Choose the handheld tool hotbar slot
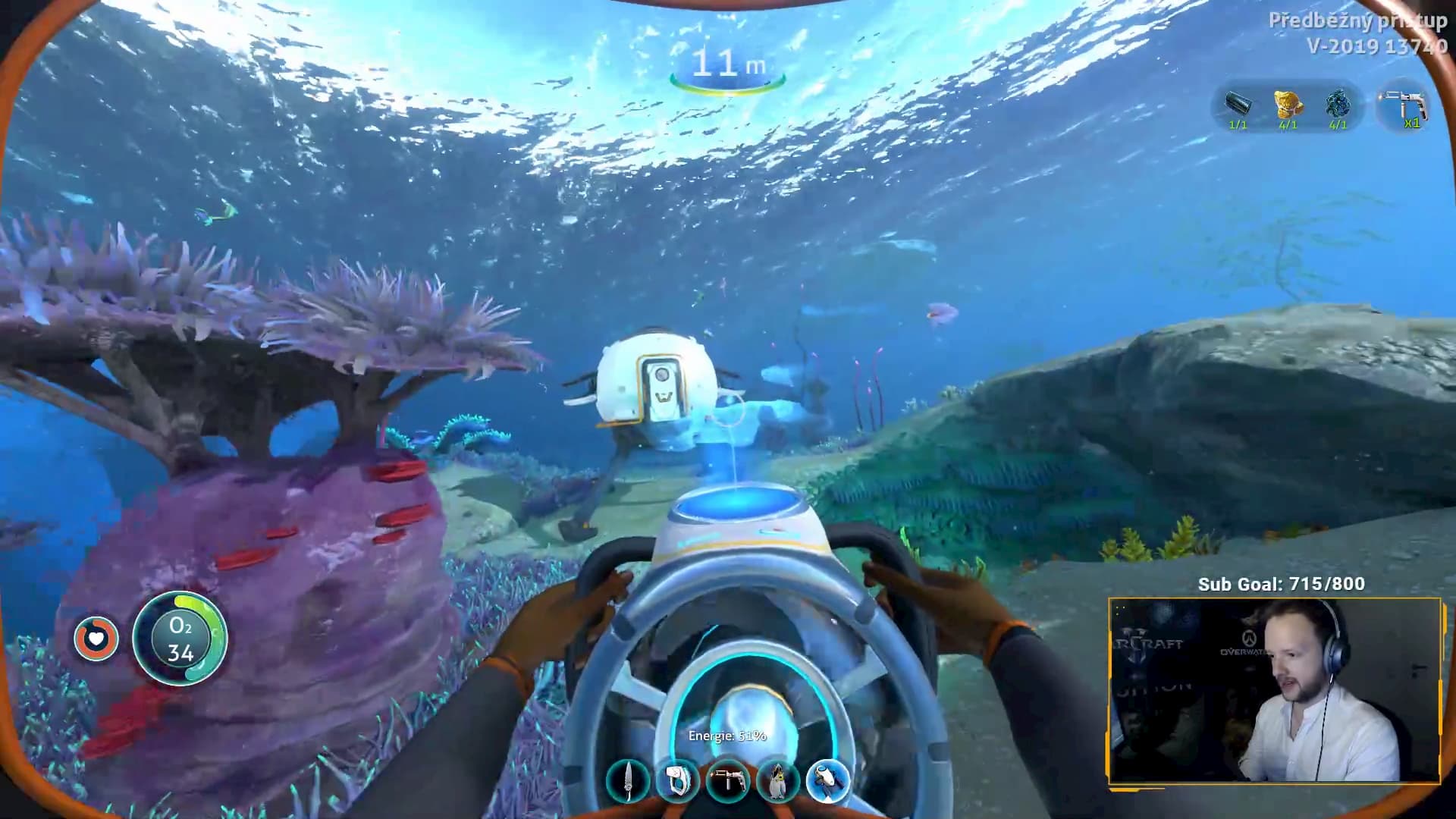 click(x=727, y=782)
